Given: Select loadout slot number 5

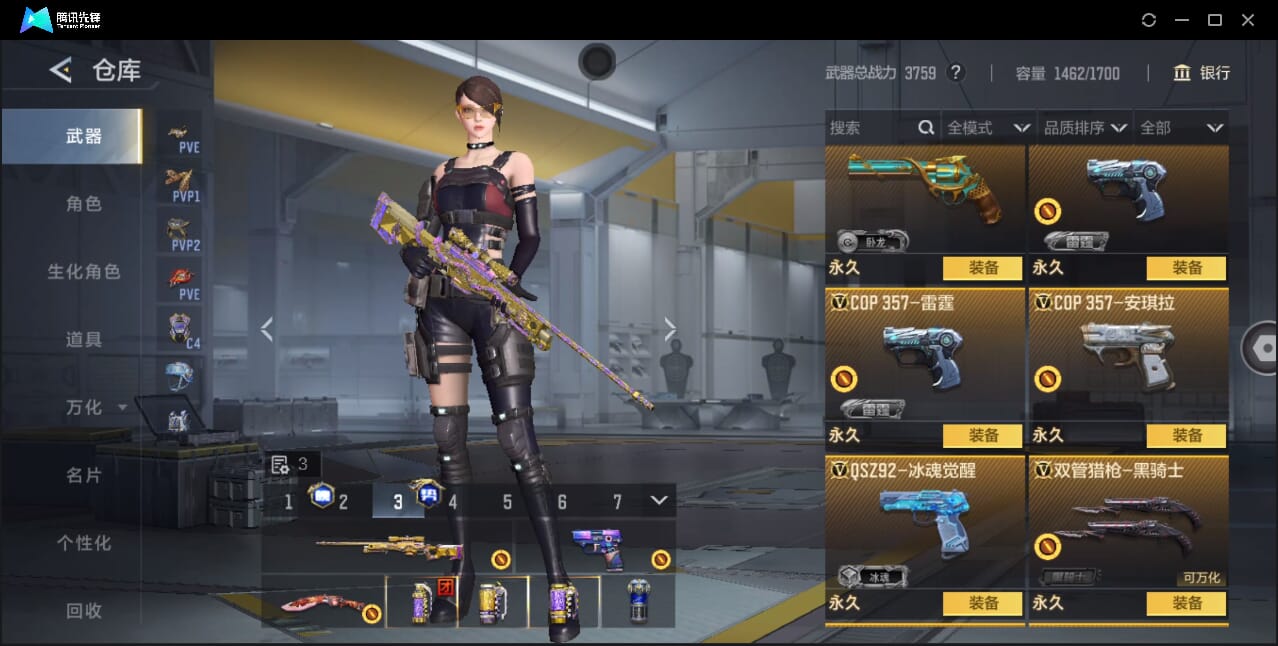Looking at the screenshot, I should click(507, 502).
